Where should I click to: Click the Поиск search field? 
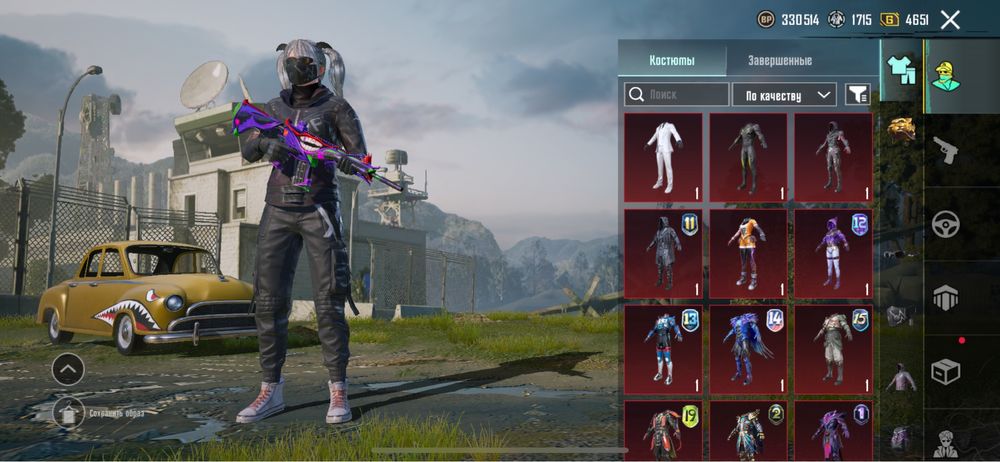(677, 94)
